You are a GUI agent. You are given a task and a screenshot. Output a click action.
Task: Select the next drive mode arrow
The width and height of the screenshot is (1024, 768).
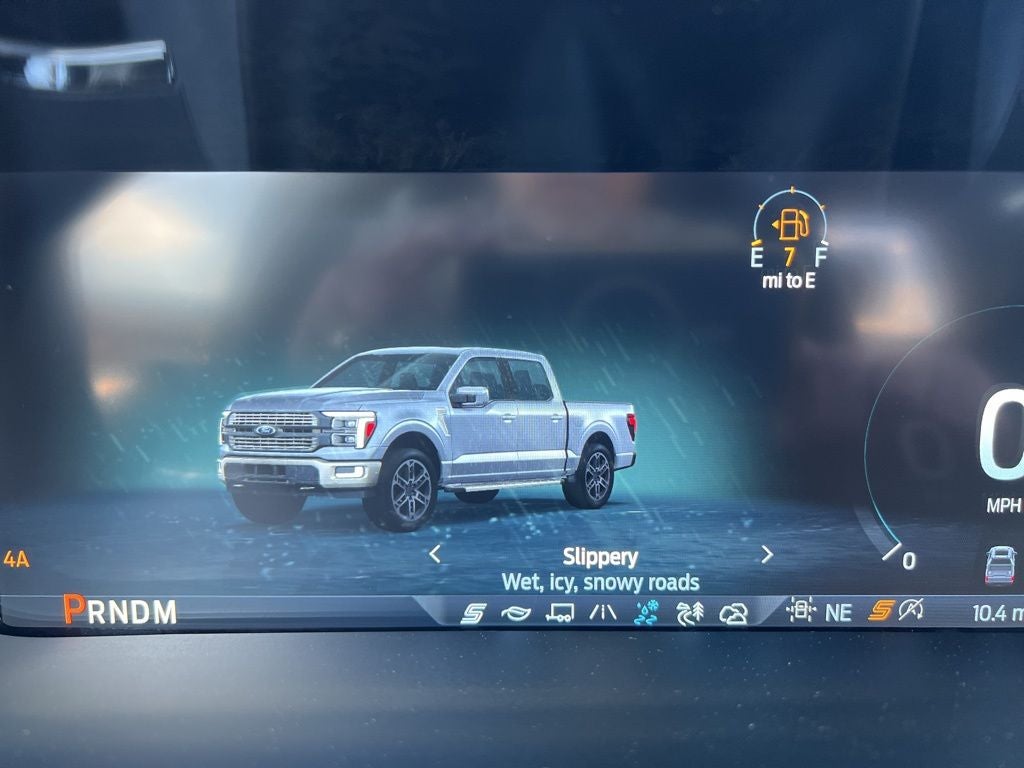(767, 554)
